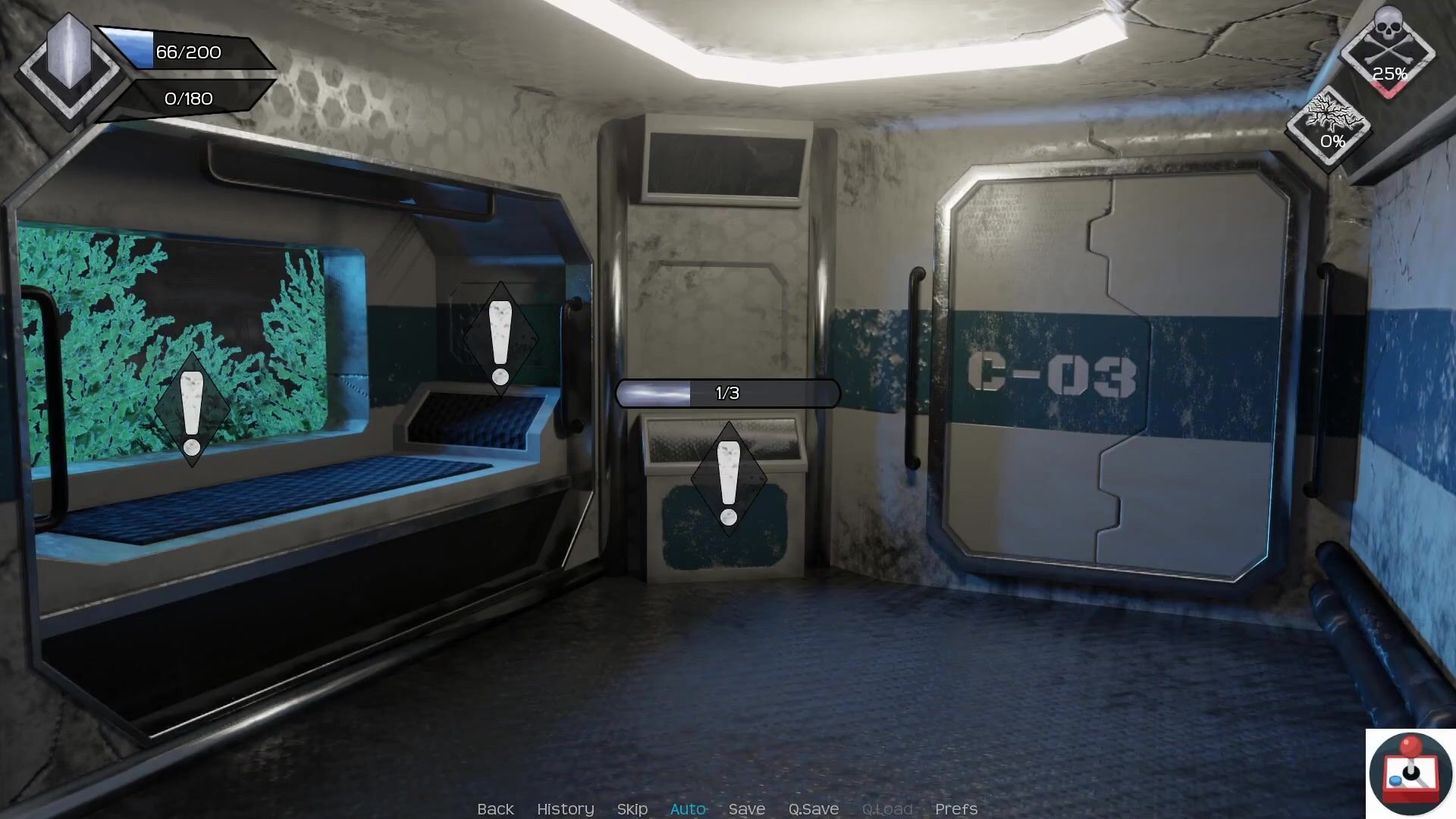Open Prefs settings
The width and height of the screenshot is (1456, 819).
955,809
